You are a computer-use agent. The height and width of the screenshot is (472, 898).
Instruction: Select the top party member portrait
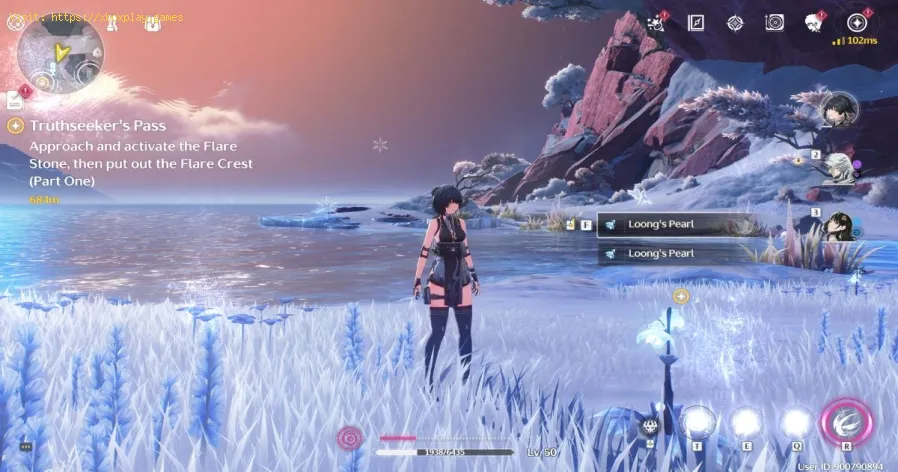pyautogui.click(x=840, y=108)
